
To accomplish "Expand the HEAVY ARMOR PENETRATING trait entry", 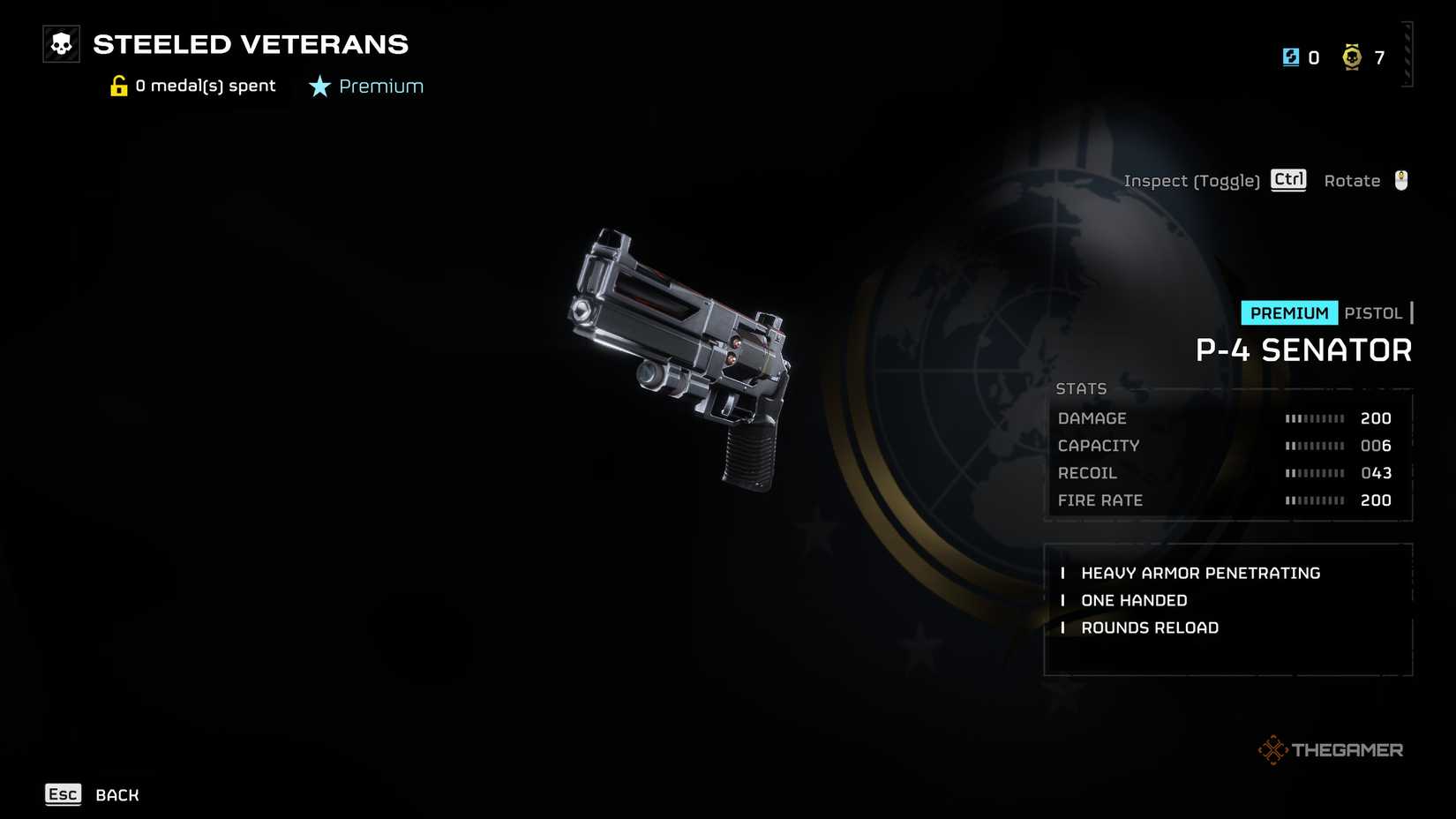I will (x=1201, y=573).
